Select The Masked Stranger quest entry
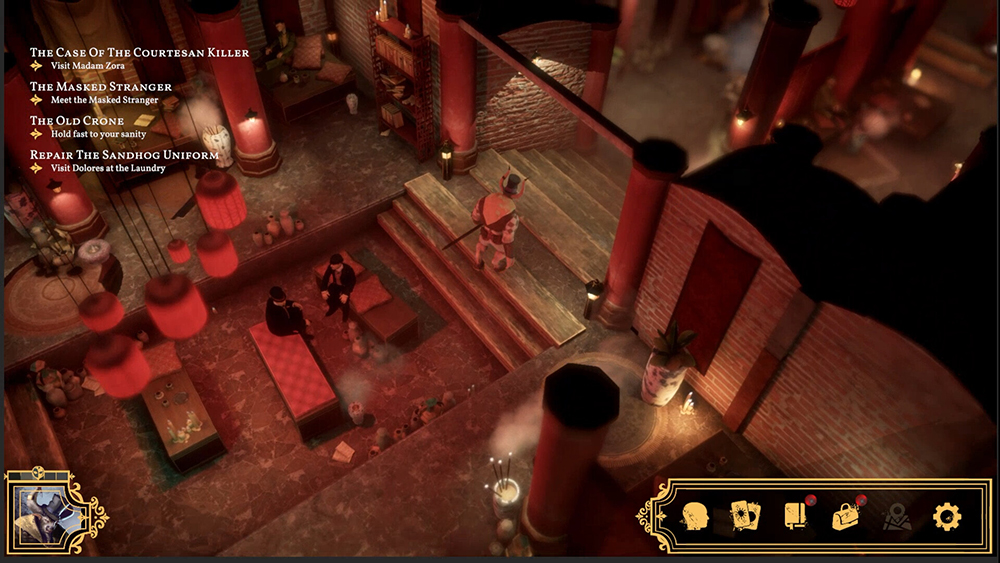The width and height of the screenshot is (1000, 563). pyautogui.click(x=101, y=87)
